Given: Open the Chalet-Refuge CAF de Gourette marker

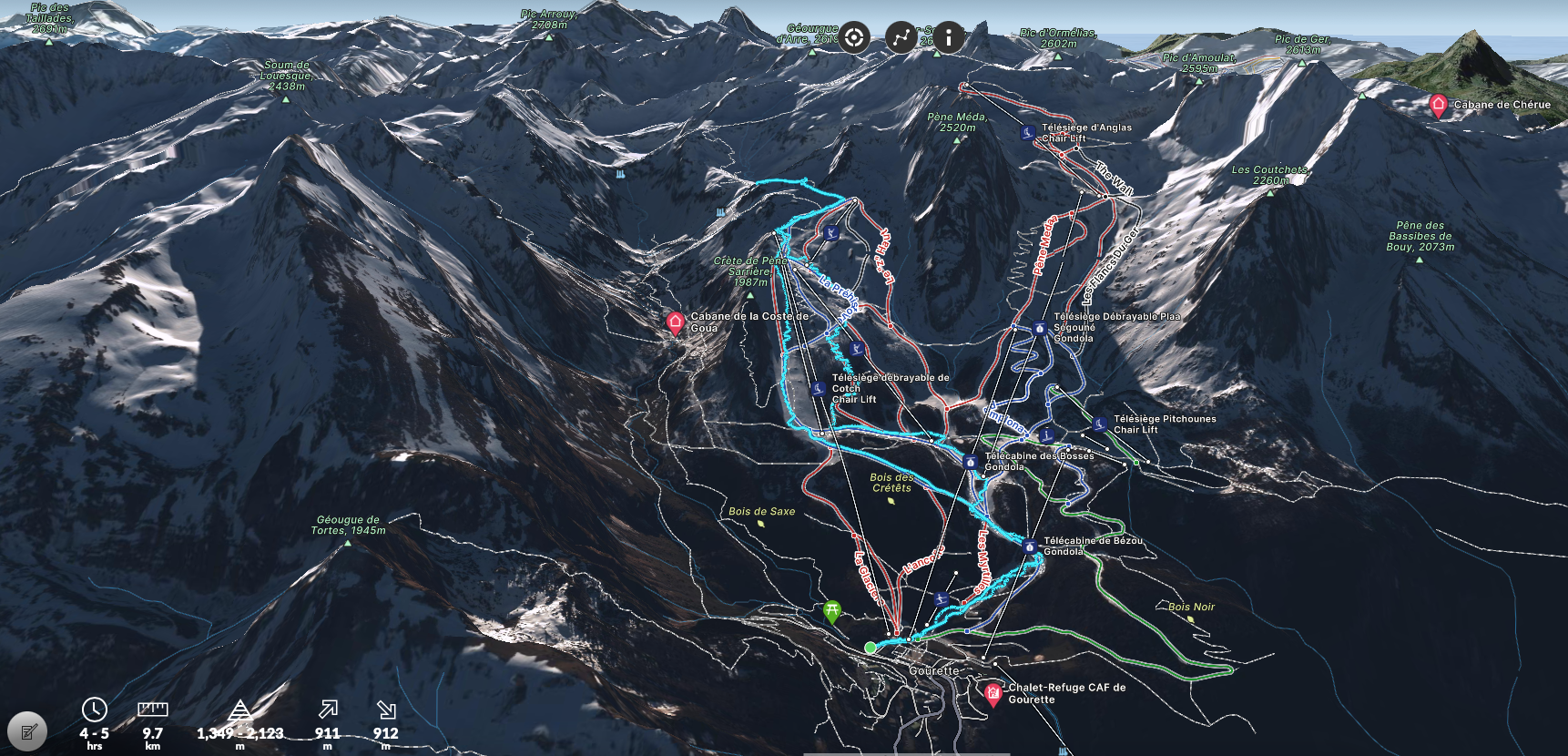Looking at the screenshot, I should click(x=993, y=694).
